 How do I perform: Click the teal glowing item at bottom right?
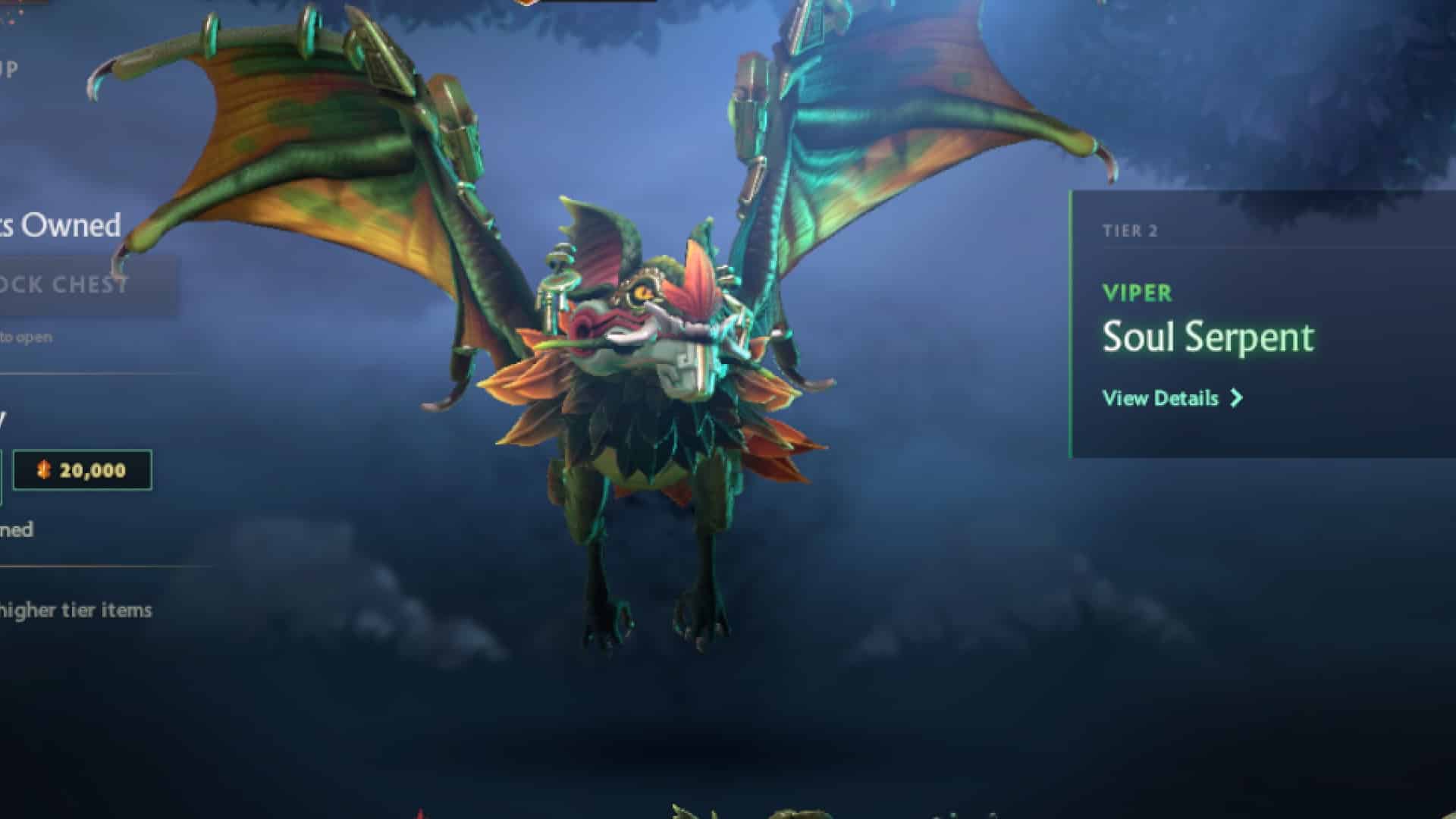952,814
